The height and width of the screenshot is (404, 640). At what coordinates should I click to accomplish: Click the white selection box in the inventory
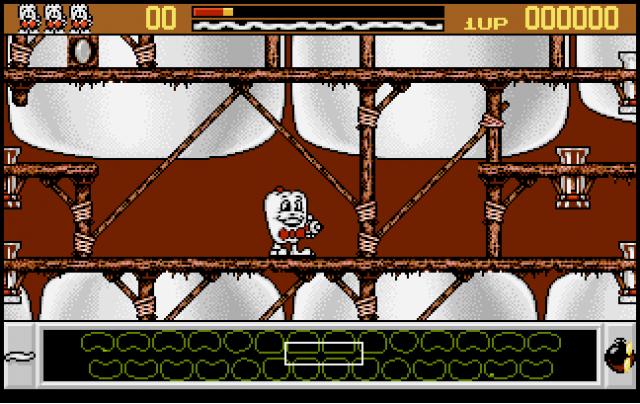pos(321,352)
